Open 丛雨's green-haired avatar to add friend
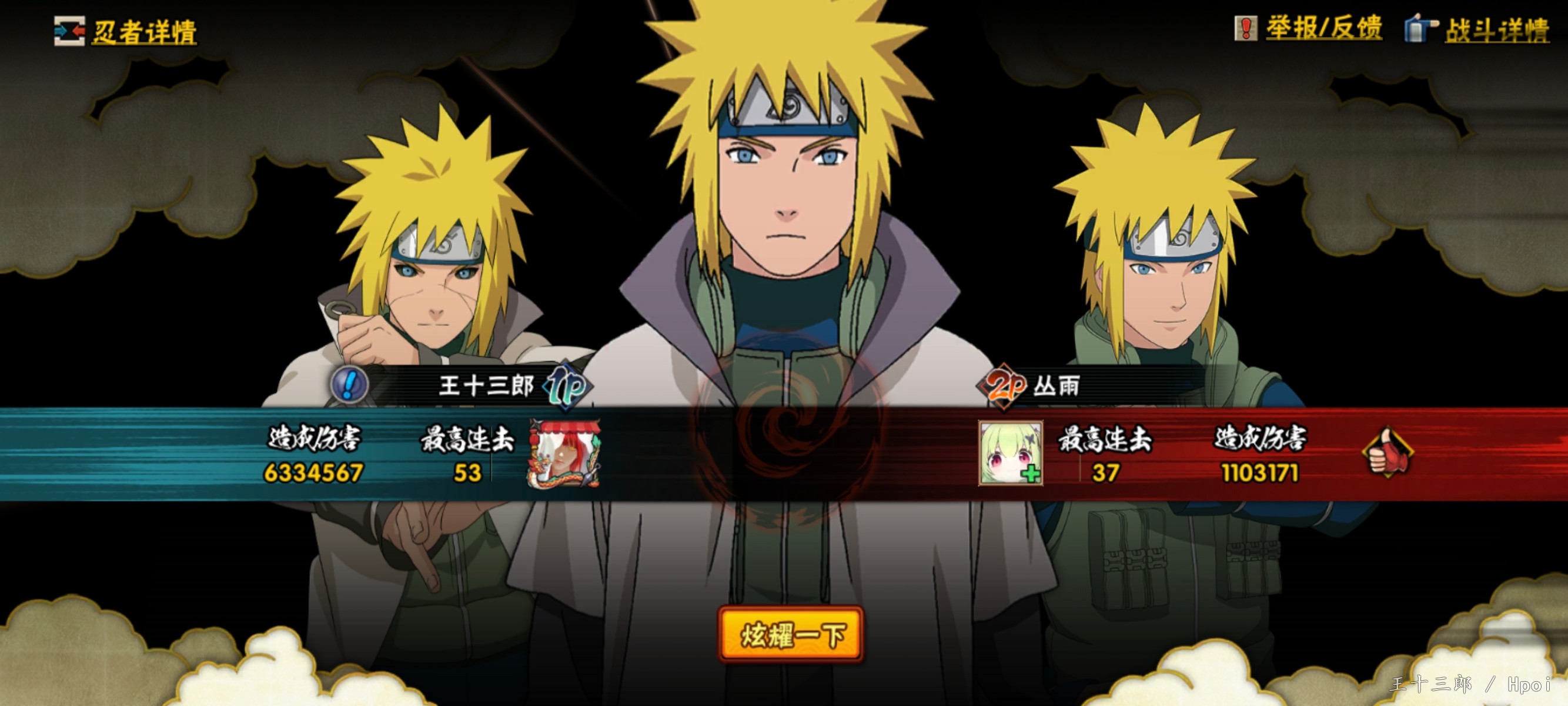Screen dimensions: 1568x706 click(1010, 453)
